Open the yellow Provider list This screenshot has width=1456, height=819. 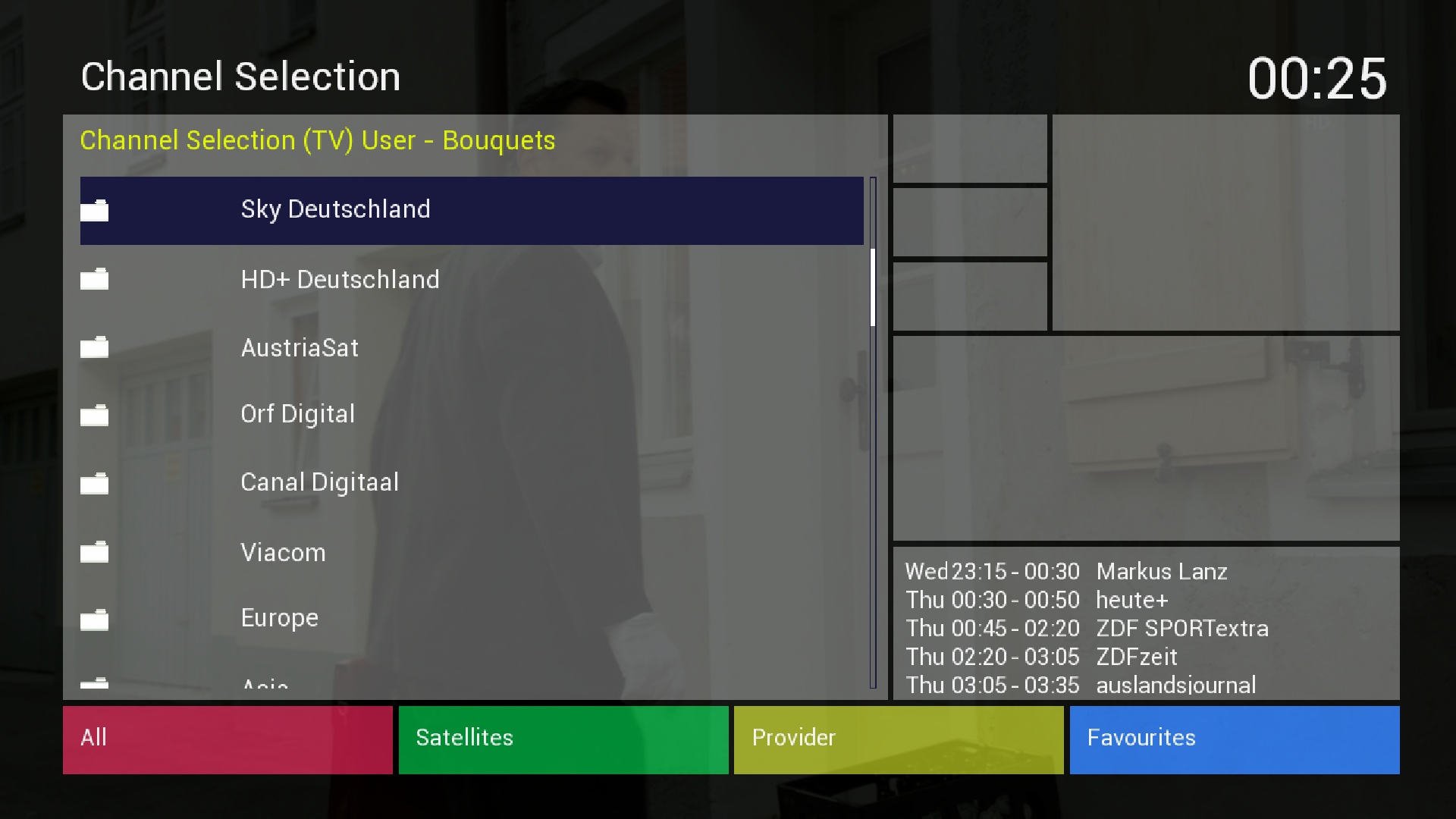(898, 739)
